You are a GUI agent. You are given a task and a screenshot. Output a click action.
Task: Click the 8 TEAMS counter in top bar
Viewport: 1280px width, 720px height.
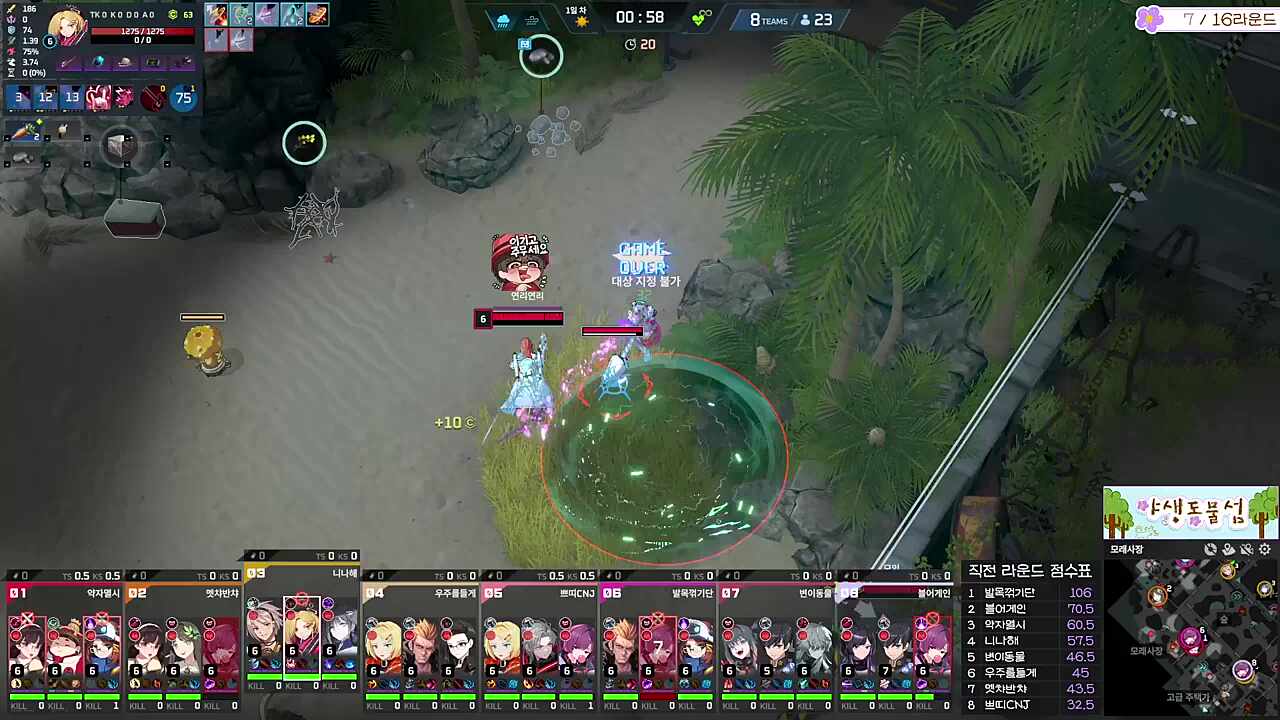click(766, 18)
